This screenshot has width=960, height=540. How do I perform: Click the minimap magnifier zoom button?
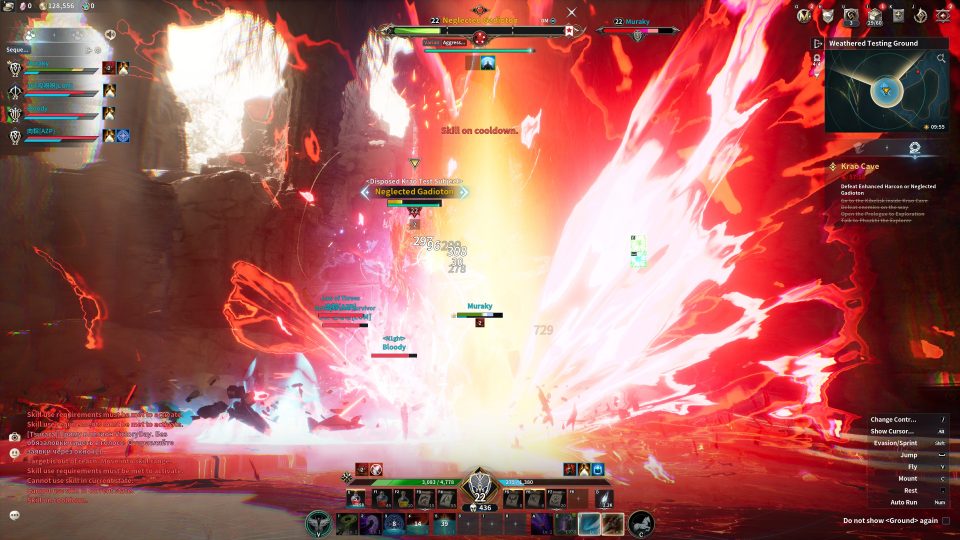click(x=941, y=59)
